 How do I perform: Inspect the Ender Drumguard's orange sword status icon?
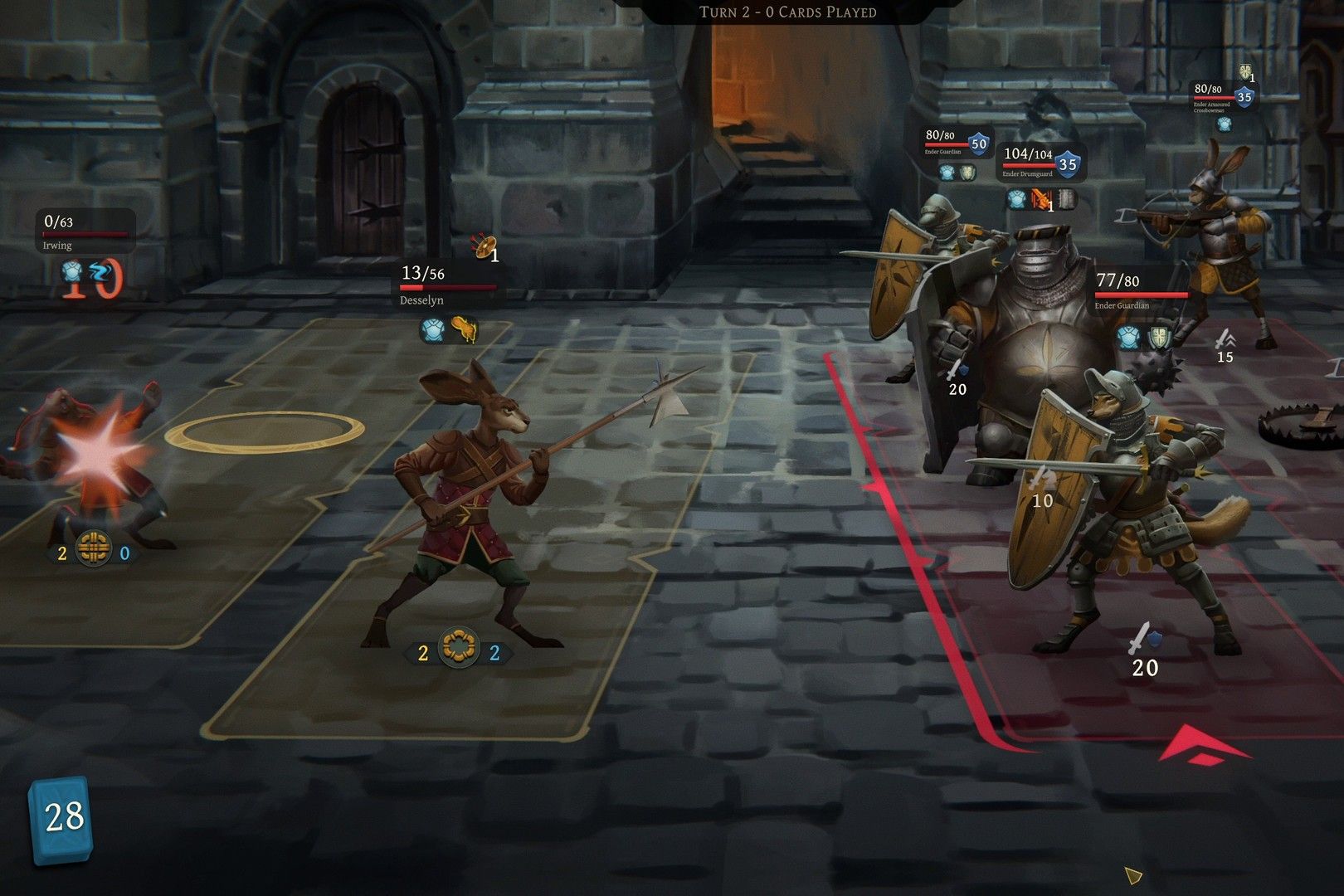[1041, 199]
